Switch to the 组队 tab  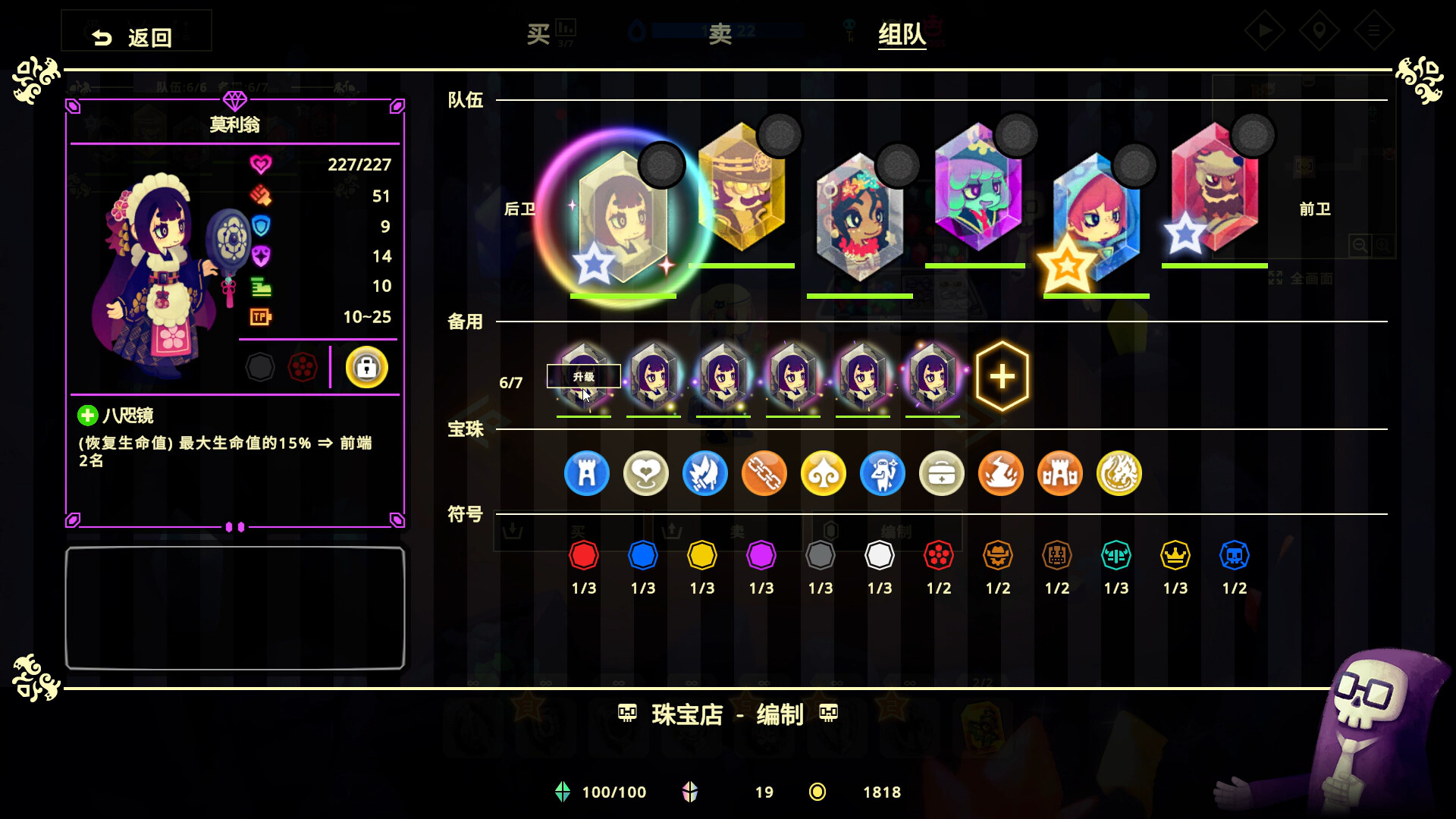click(x=901, y=33)
